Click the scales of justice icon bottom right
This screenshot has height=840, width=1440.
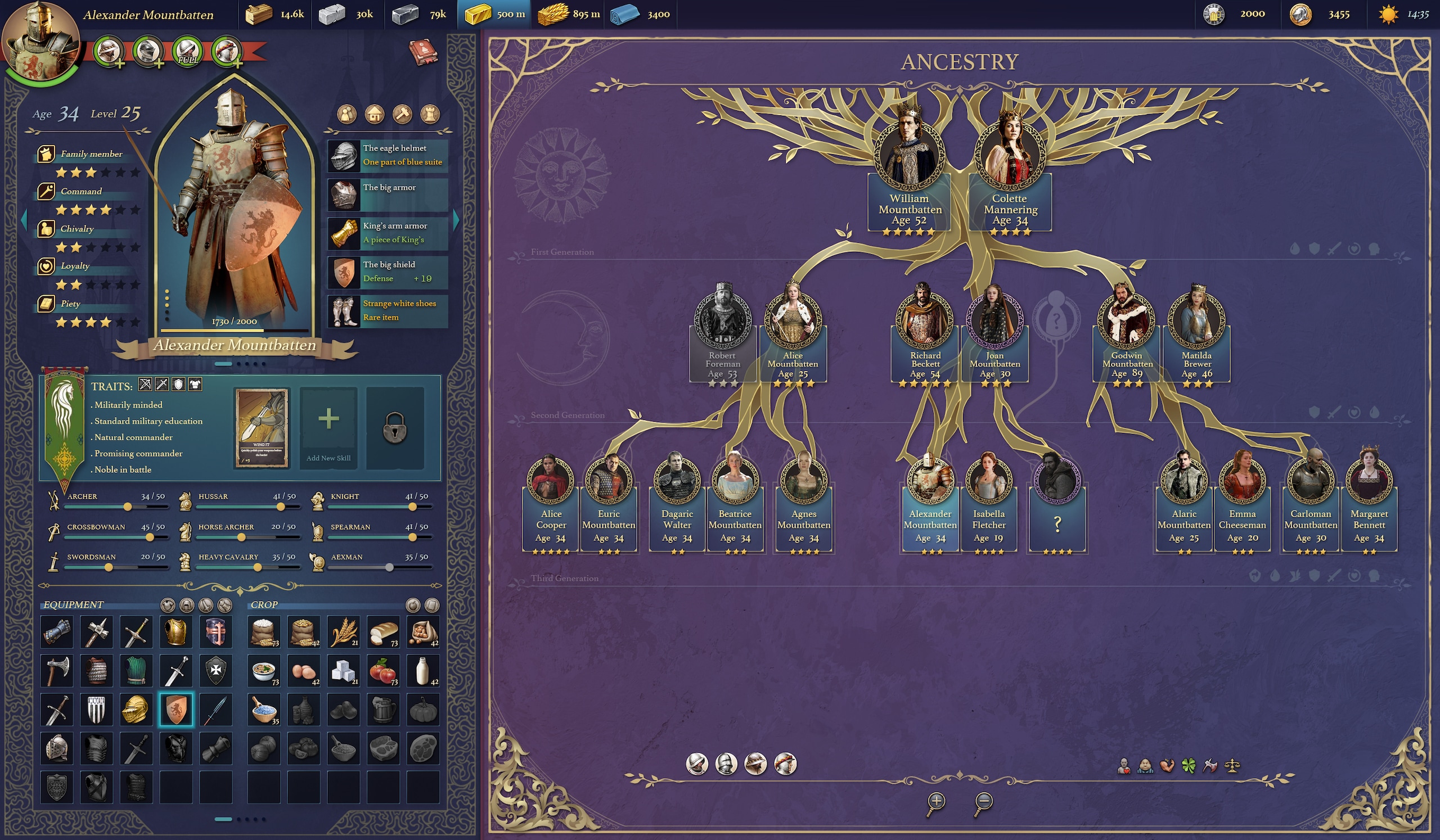point(1232,767)
